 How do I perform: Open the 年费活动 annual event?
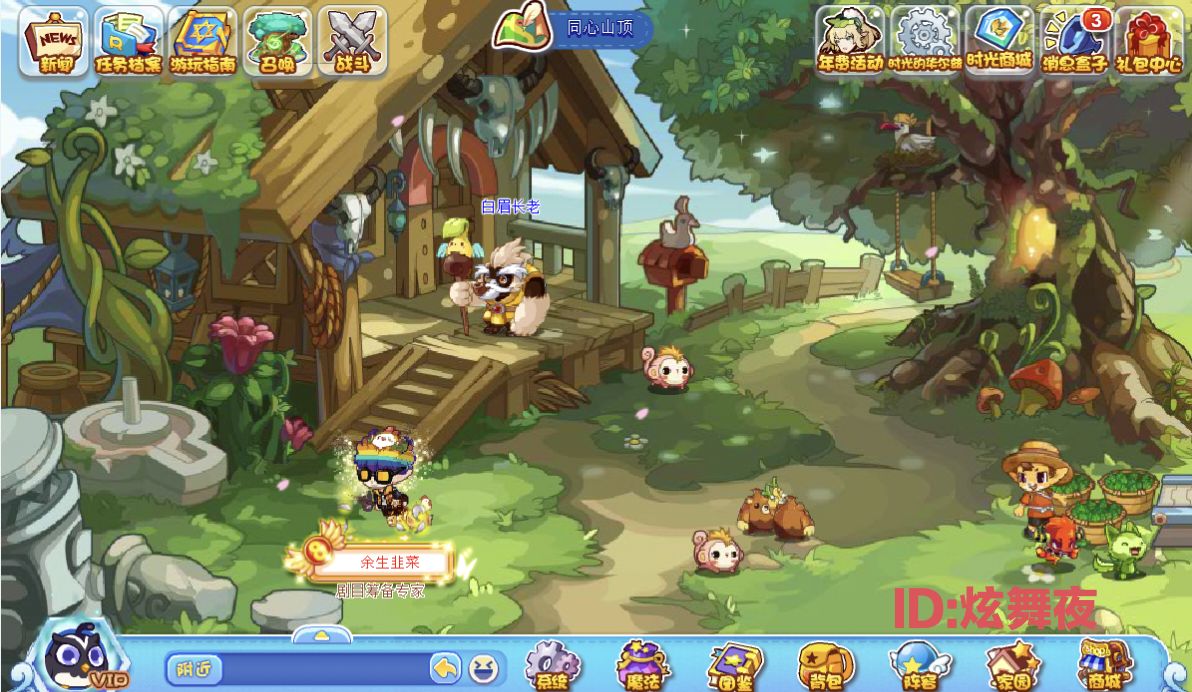click(x=851, y=40)
